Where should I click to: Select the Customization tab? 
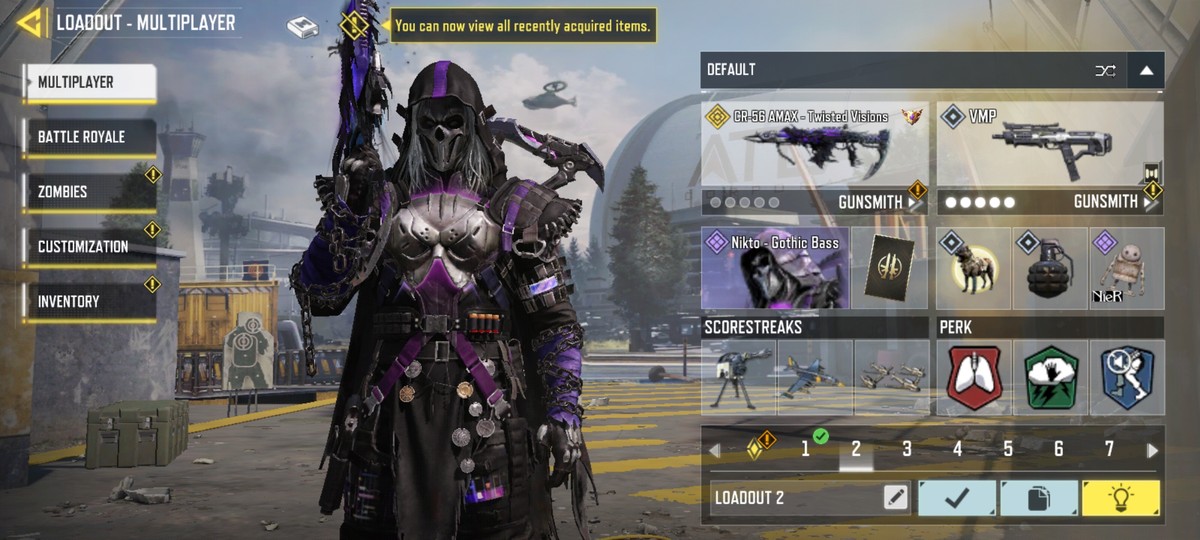pos(89,247)
